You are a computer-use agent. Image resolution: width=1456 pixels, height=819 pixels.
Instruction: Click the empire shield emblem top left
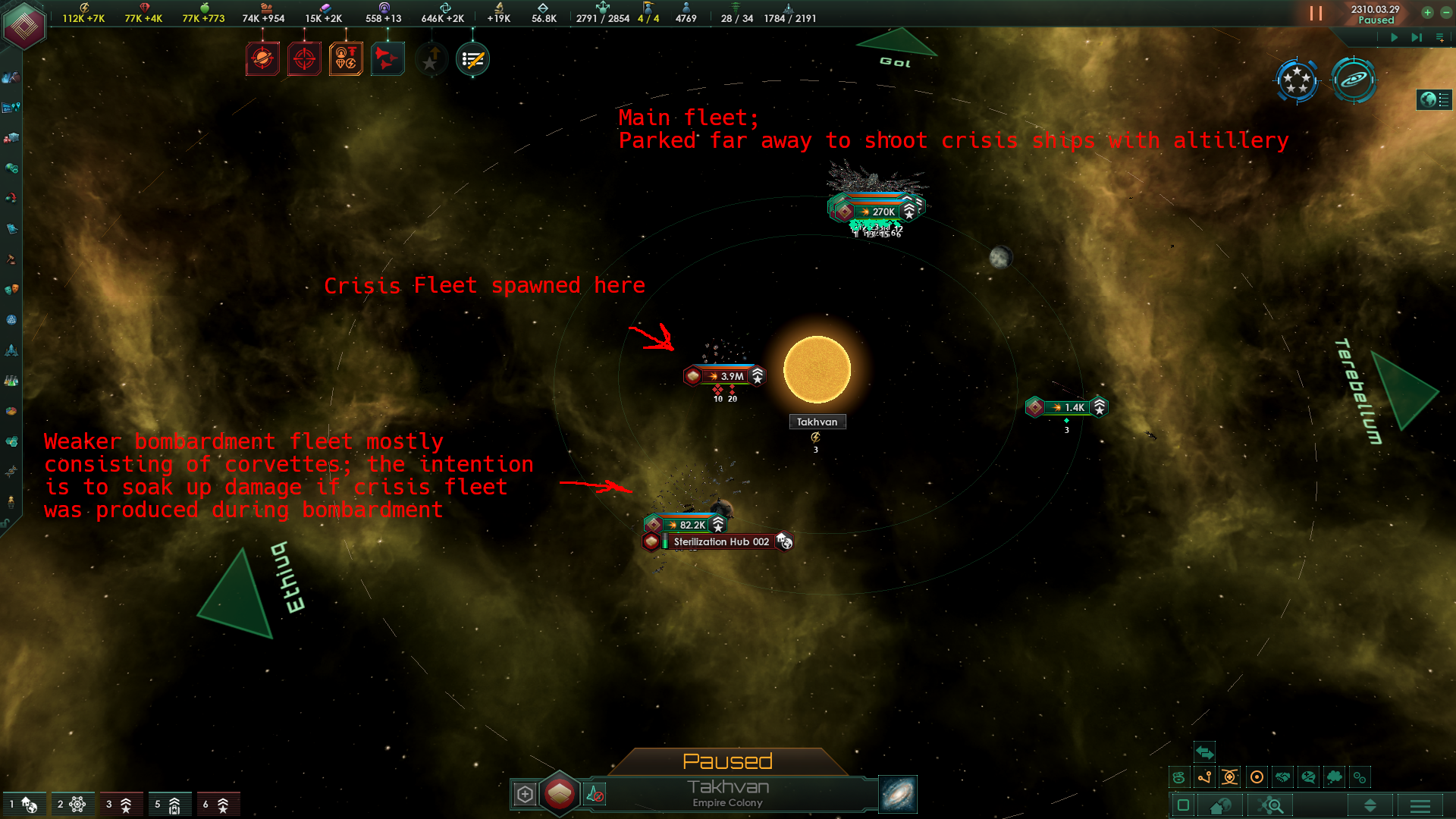click(25, 25)
